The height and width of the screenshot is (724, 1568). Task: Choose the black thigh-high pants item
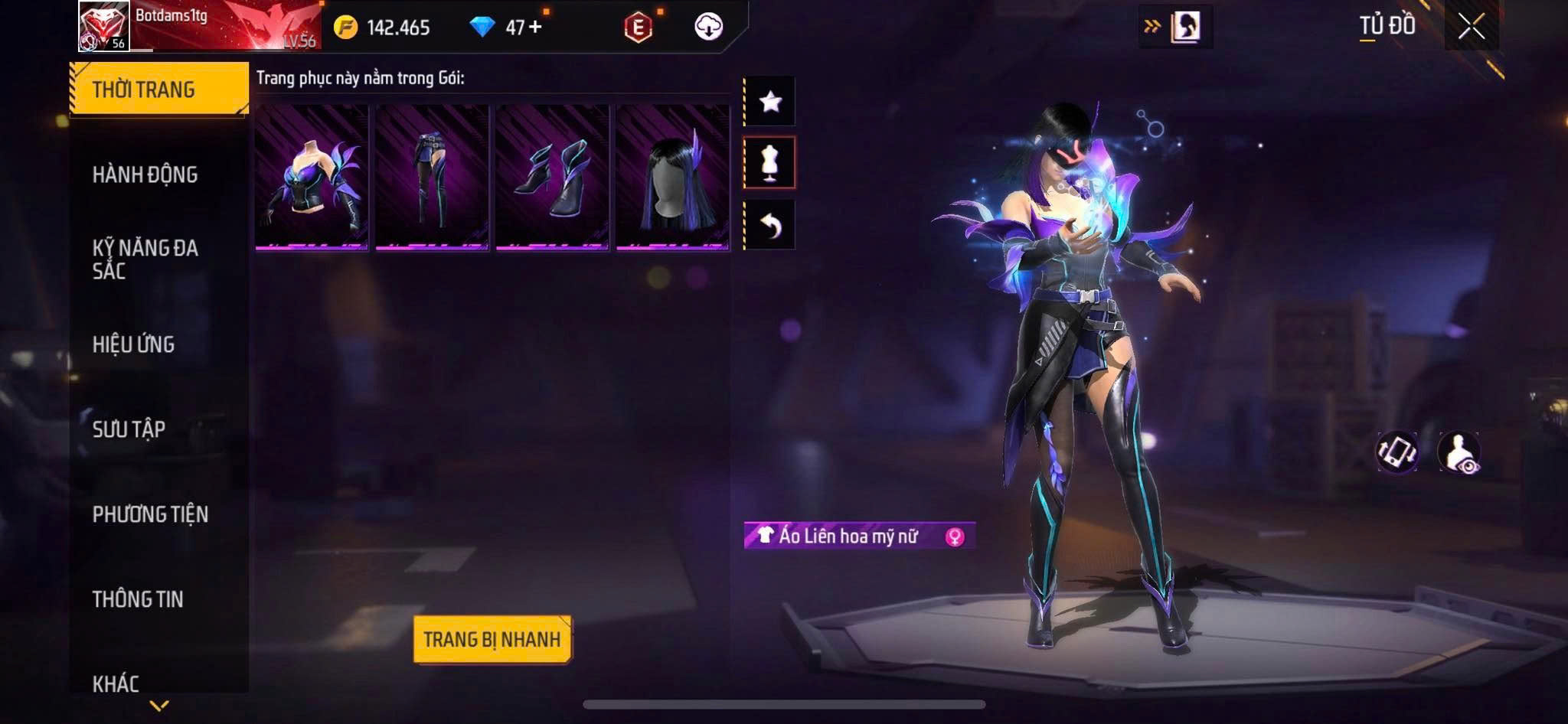[432, 178]
